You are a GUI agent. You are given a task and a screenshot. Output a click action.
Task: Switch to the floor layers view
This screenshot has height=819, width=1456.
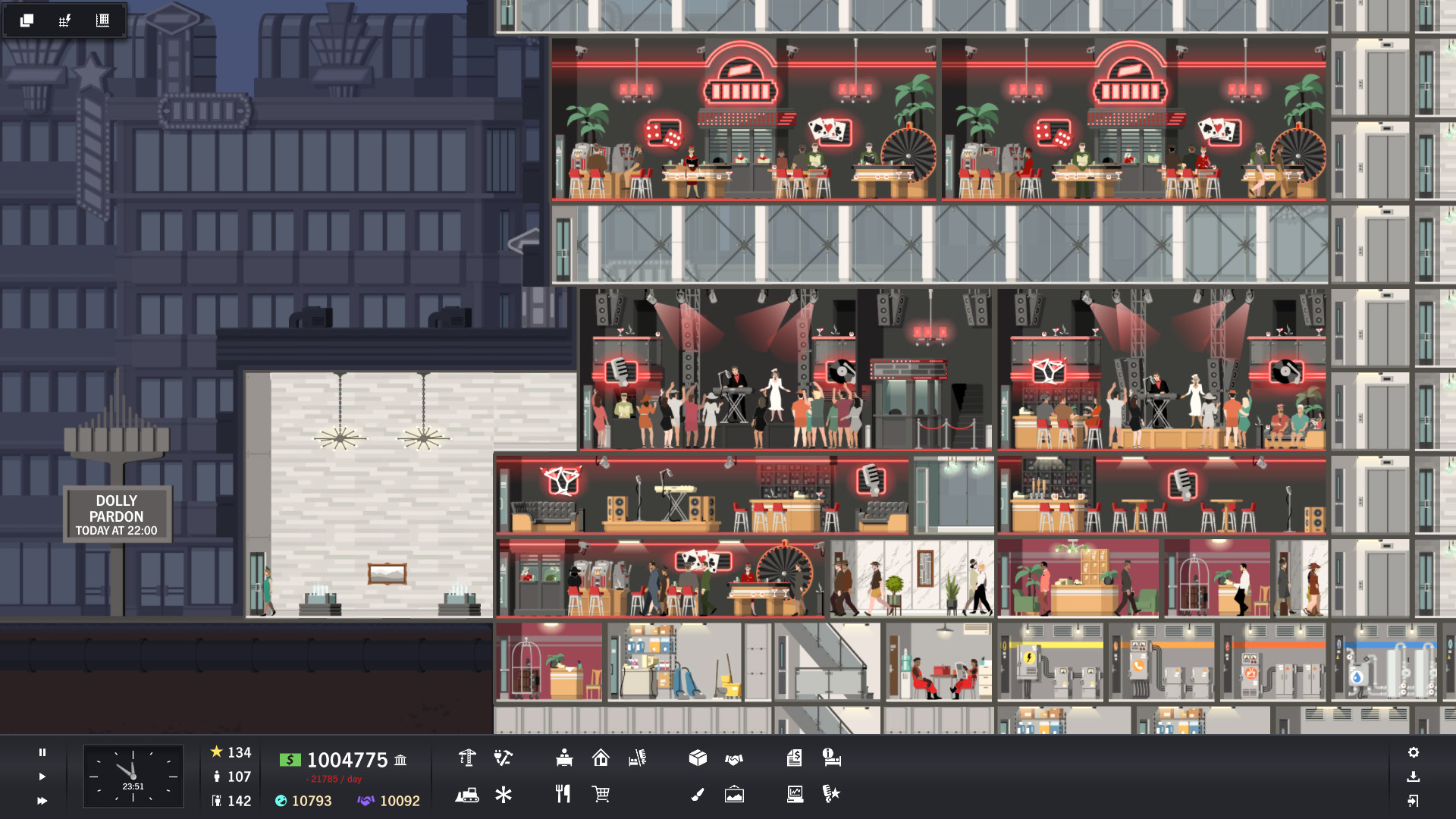pos(27,20)
